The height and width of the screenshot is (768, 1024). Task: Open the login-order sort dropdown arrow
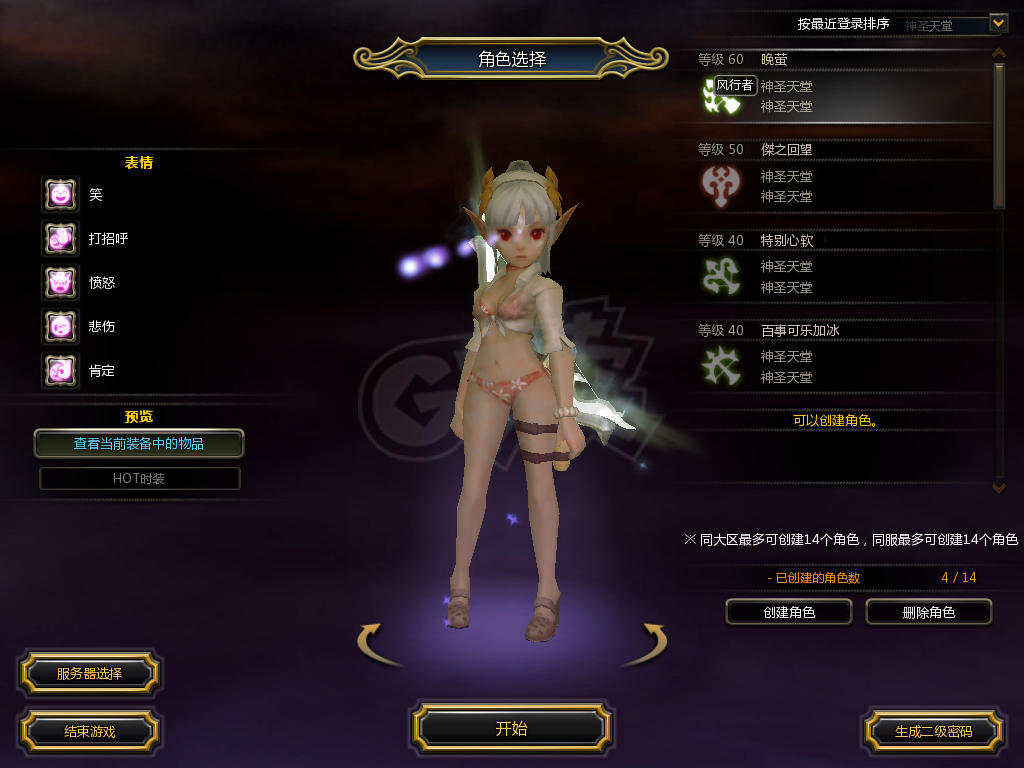997,22
